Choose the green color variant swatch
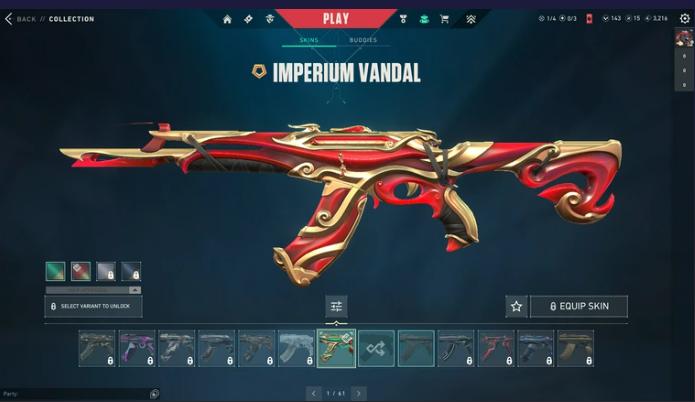695x402 pixels. click(x=55, y=271)
